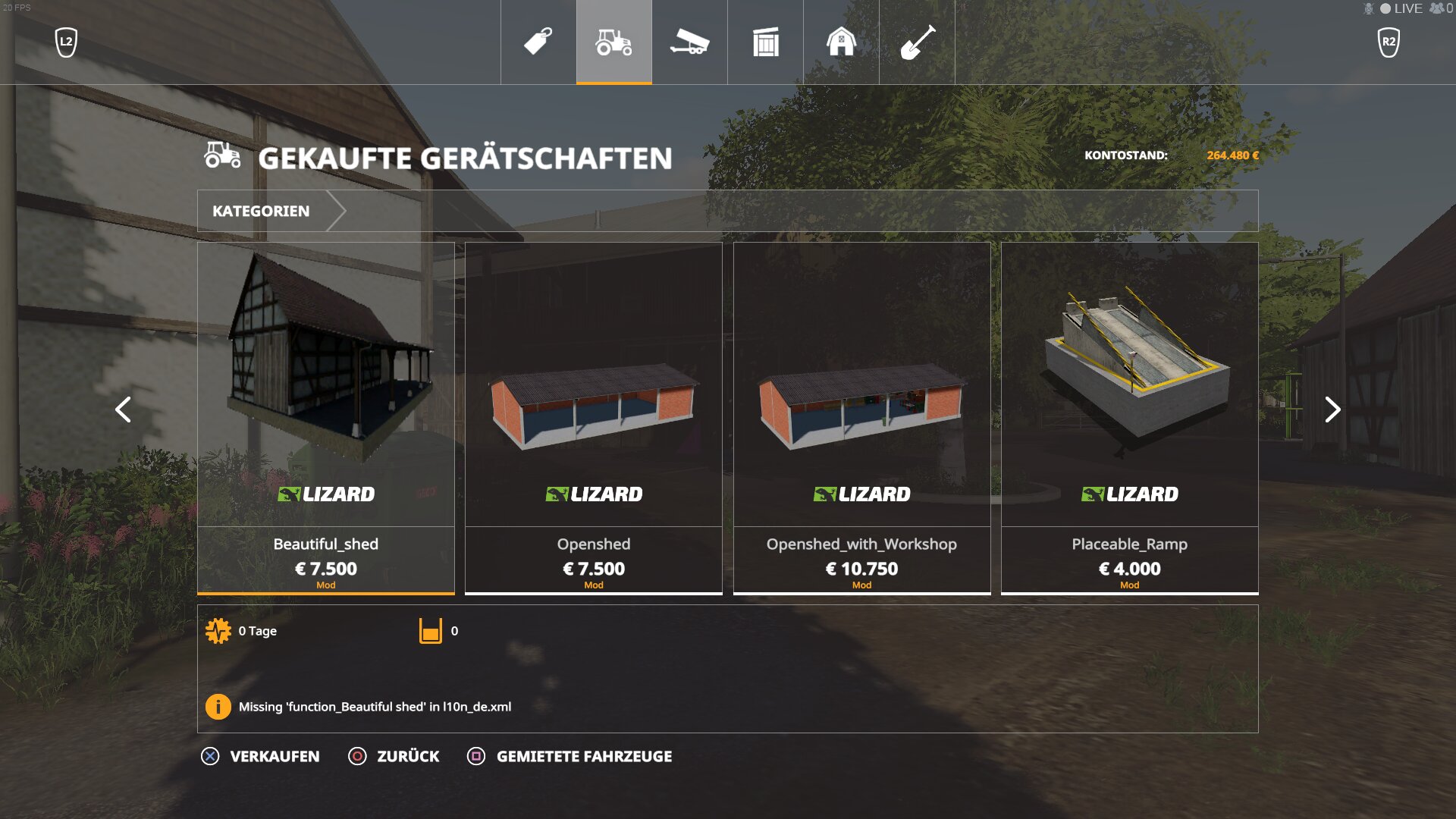Viewport: 1456px width, 819px height.
Task: Open the trailer tools tab
Action: [x=689, y=42]
